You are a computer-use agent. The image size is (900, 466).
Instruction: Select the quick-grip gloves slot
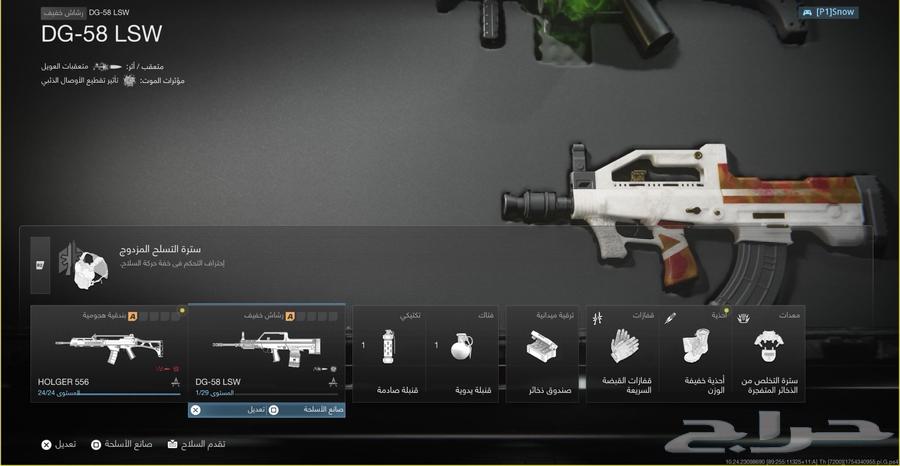623,353
